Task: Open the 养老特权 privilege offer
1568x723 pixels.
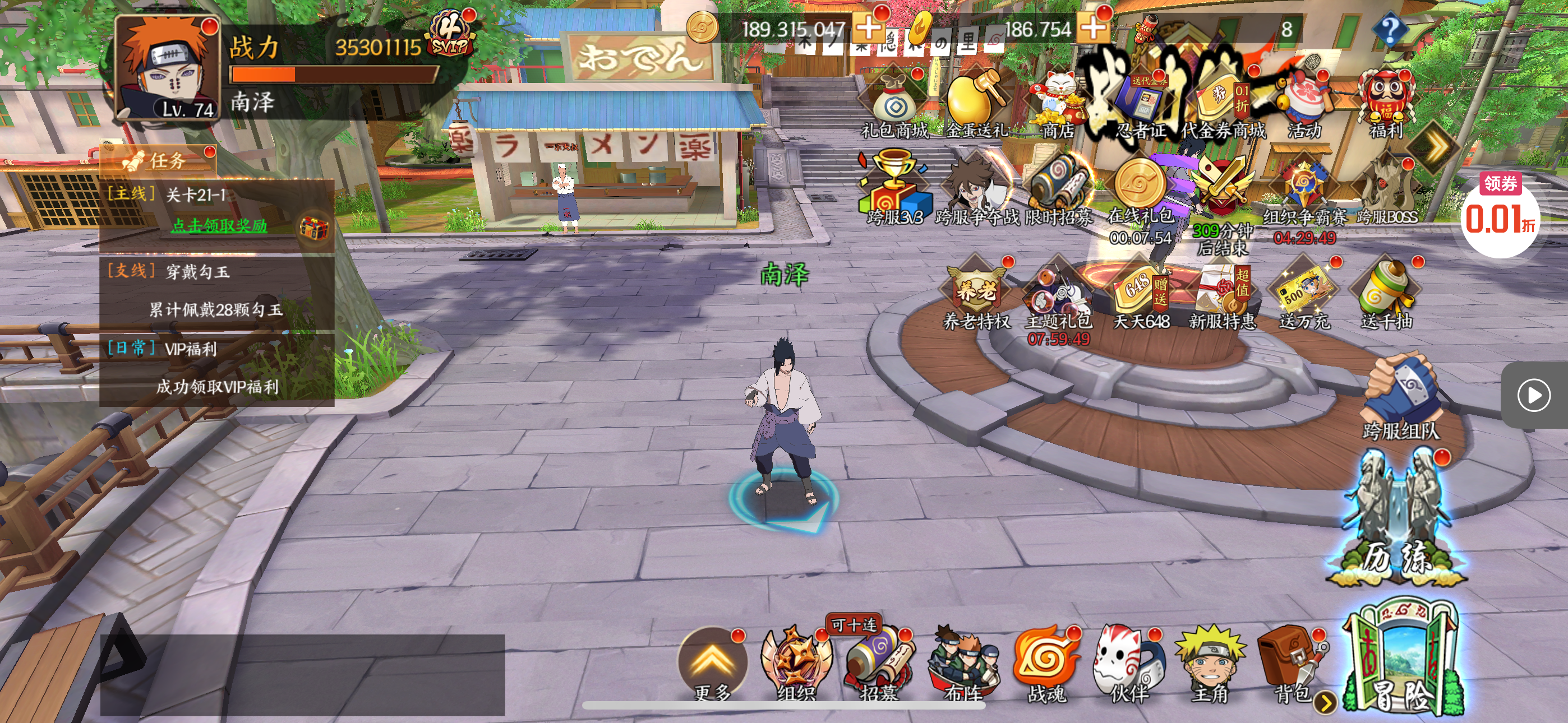Action: pos(976,296)
